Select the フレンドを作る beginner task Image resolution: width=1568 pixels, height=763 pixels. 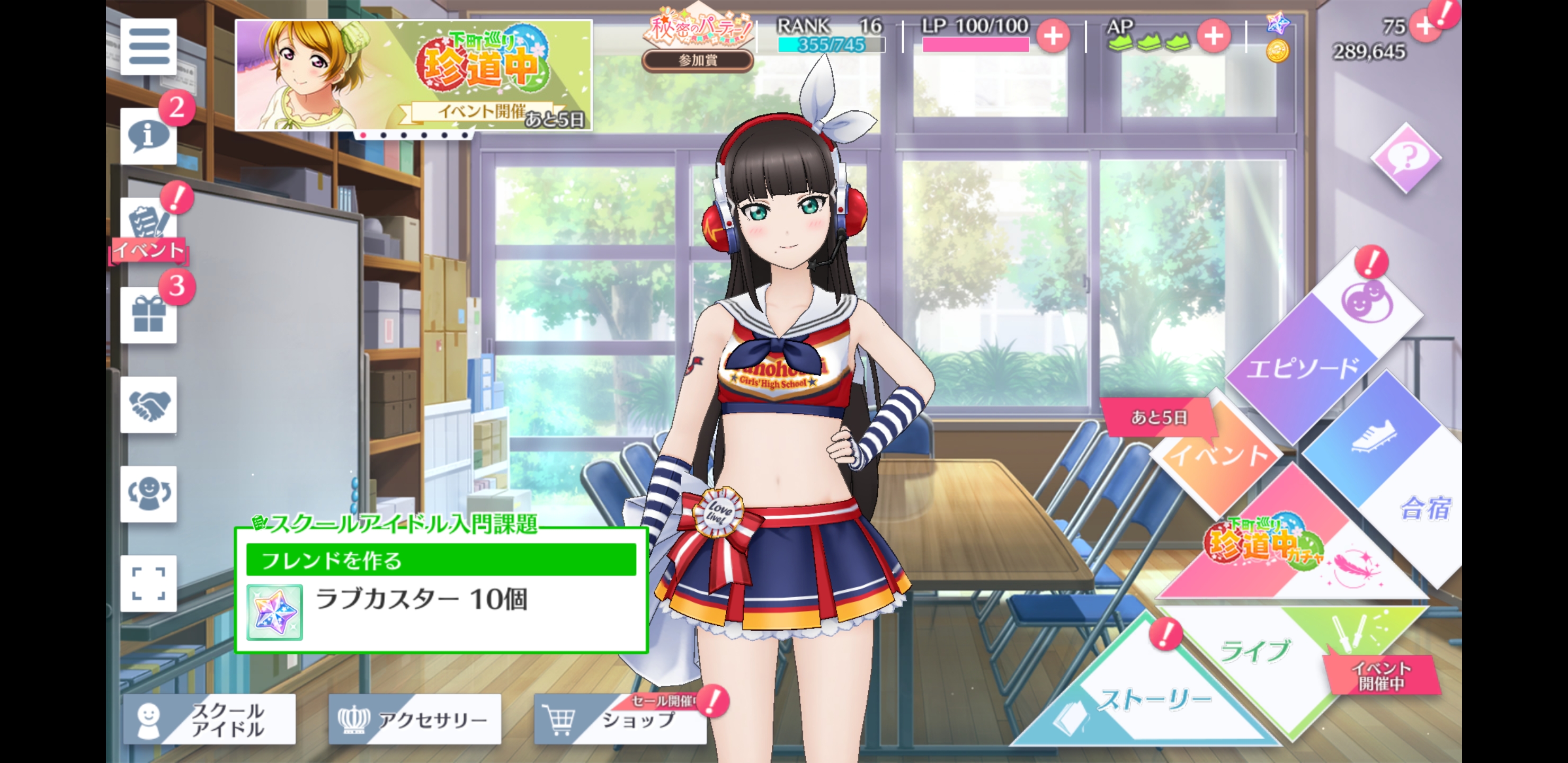click(x=441, y=560)
